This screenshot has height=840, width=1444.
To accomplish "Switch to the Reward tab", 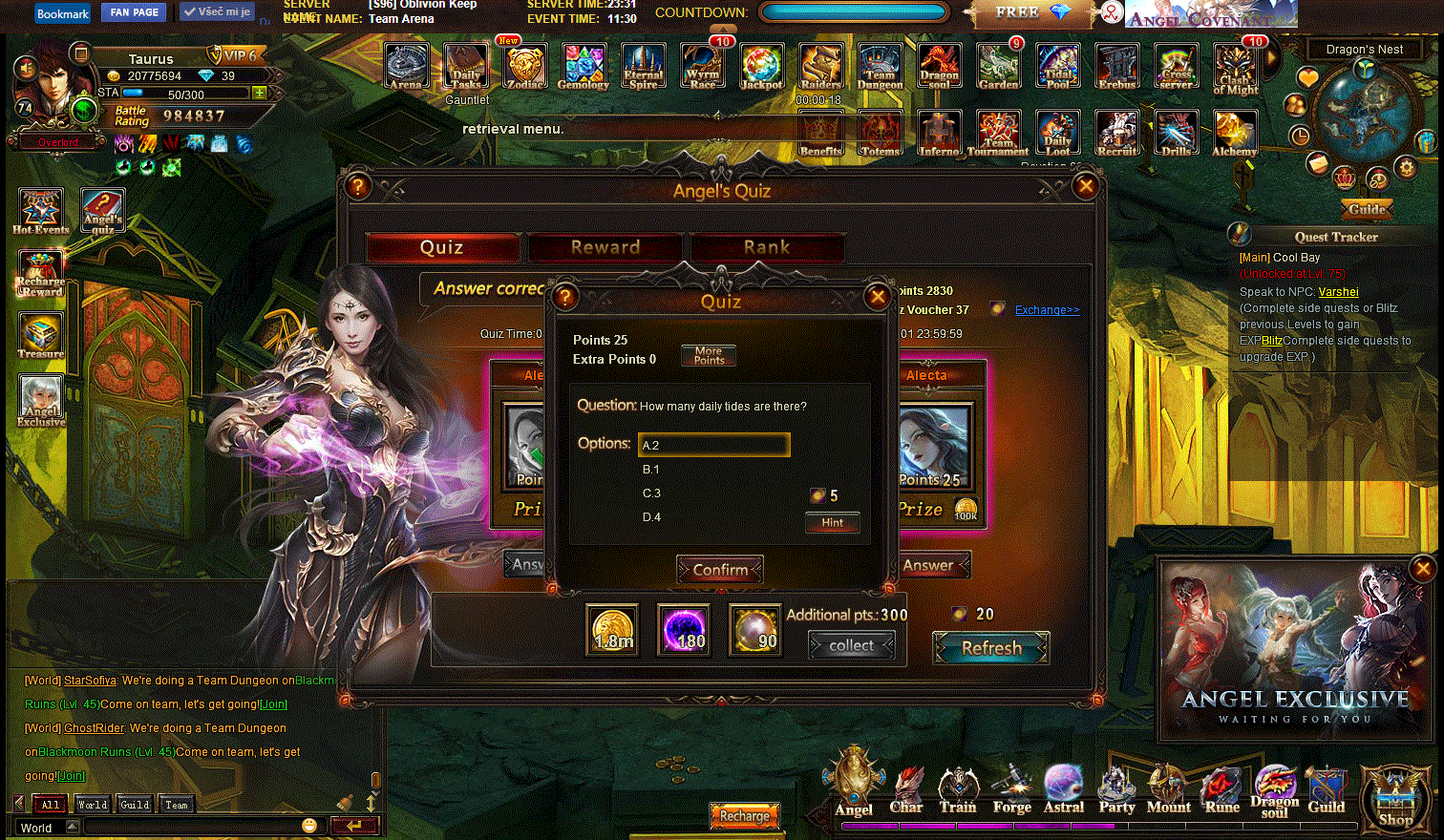I will [x=605, y=247].
